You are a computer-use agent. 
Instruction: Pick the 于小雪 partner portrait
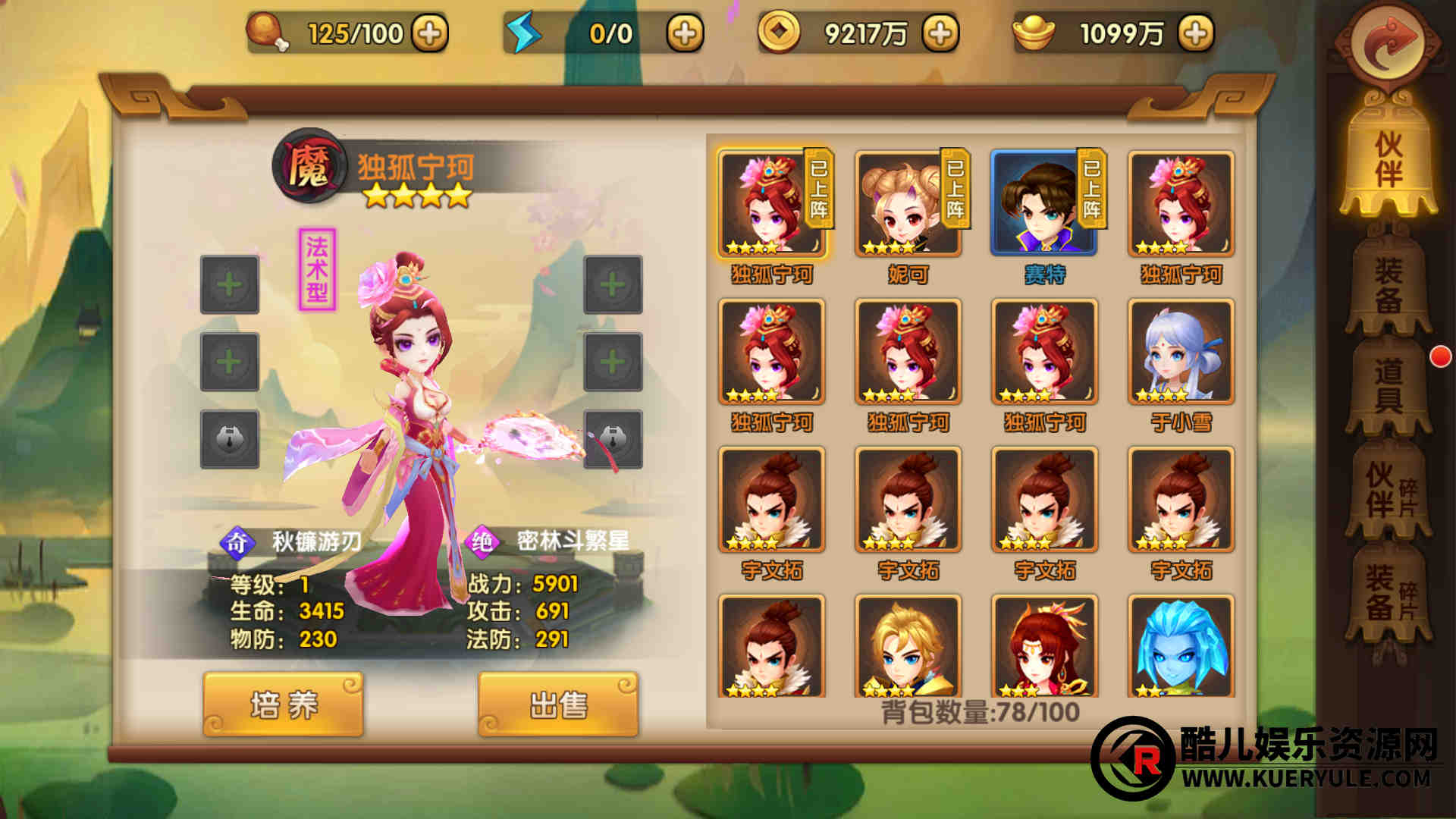pos(1181,352)
